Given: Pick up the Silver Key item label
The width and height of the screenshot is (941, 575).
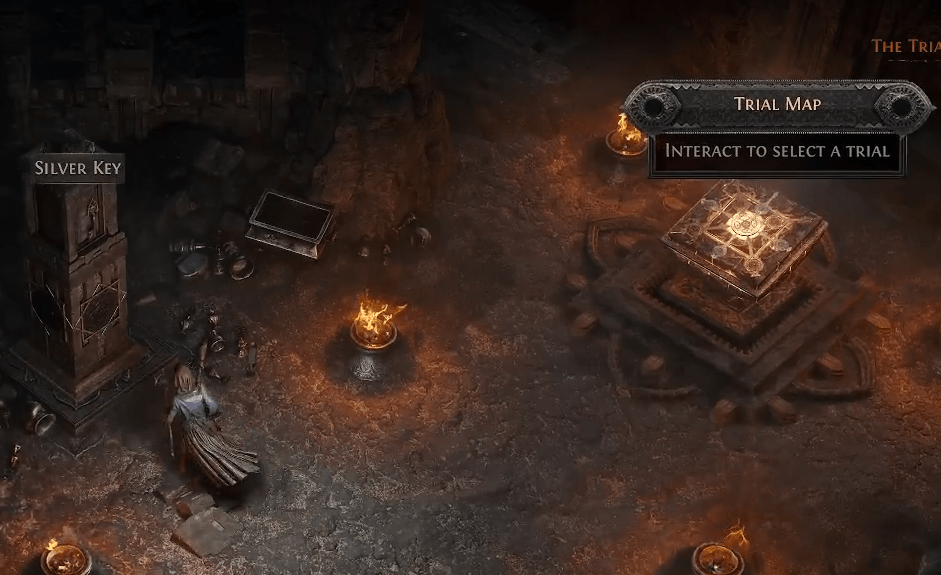Looking at the screenshot, I should tap(78, 167).
